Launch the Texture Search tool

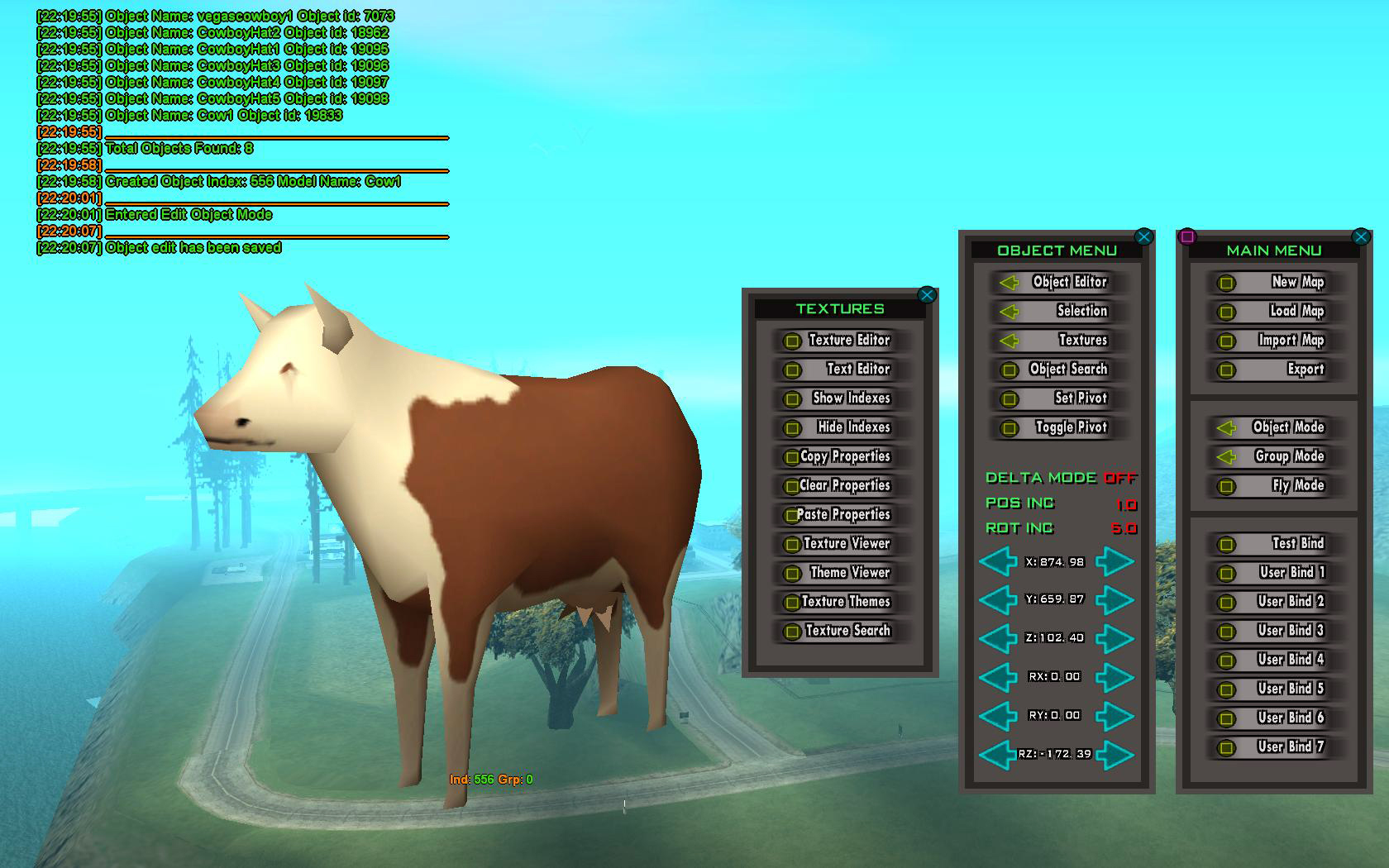pos(845,631)
